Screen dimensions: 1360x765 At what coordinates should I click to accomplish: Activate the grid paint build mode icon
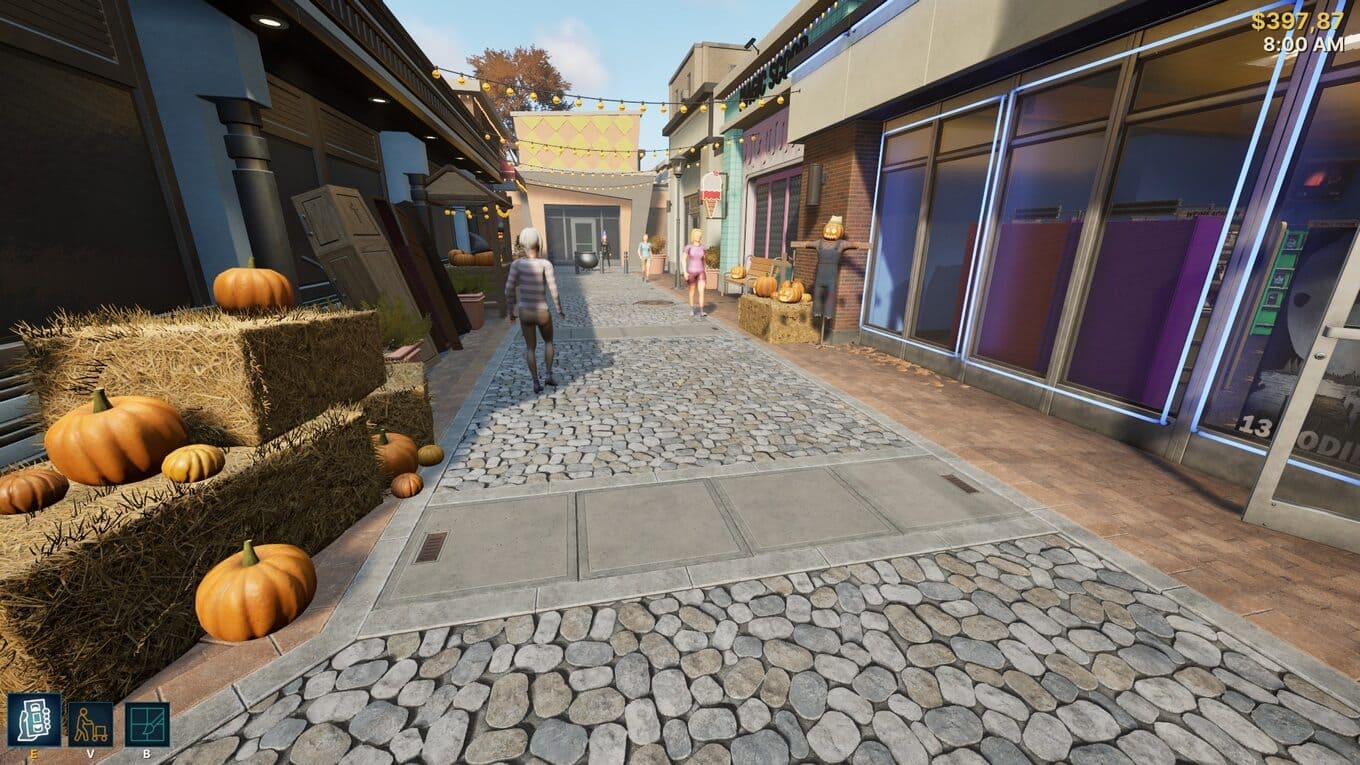(x=147, y=724)
